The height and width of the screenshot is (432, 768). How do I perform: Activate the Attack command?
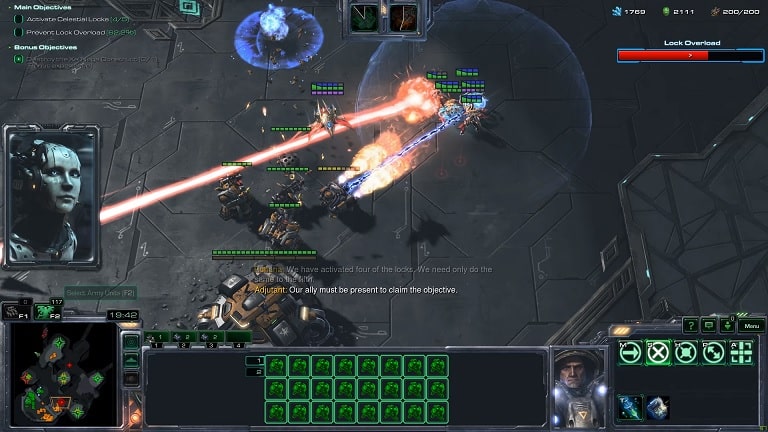(x=741, y=352)
